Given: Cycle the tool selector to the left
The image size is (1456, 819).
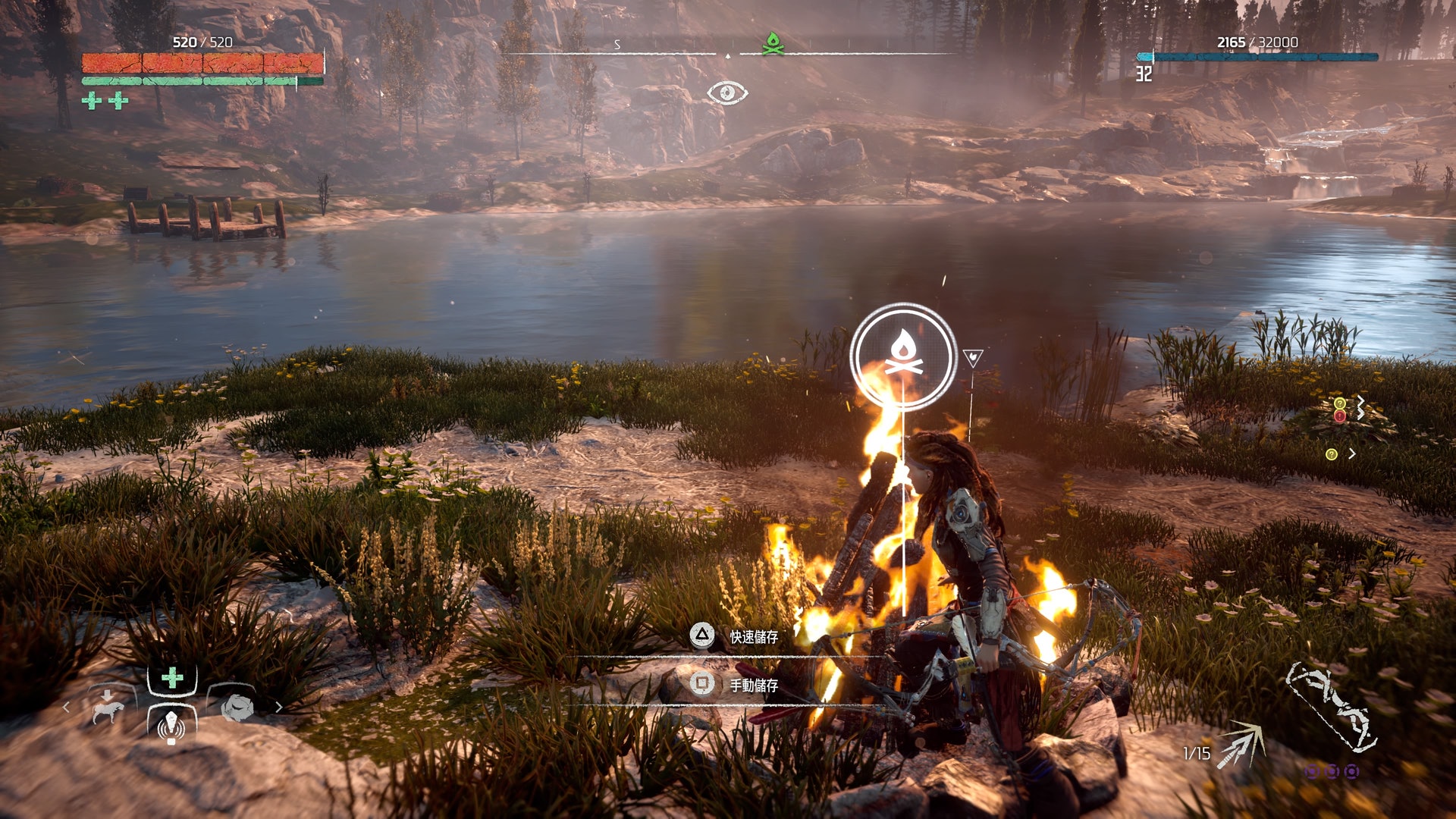Looking at the screenshot, I should (x=67, y=708).
